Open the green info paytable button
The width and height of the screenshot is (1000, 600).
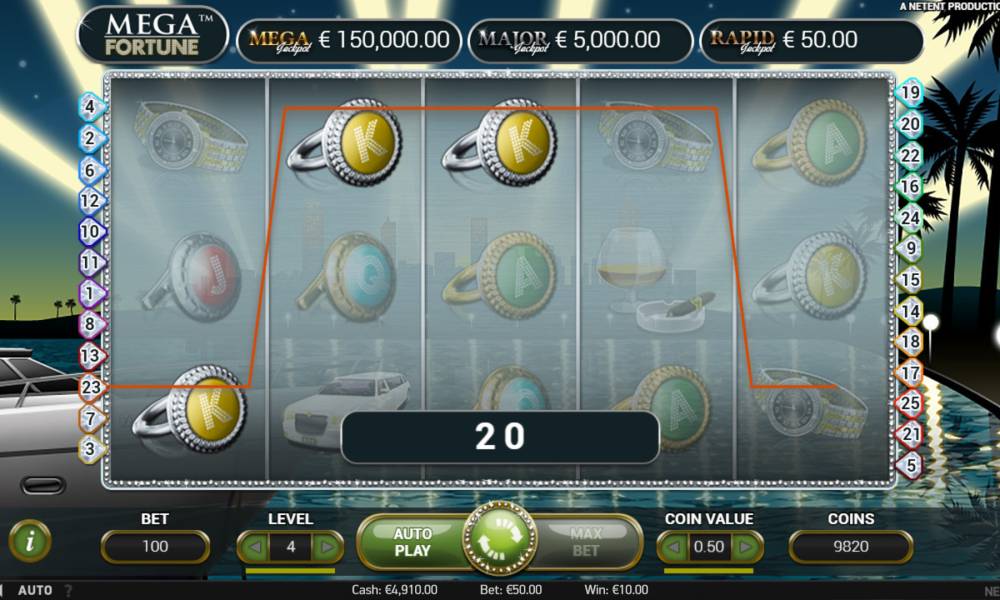coord(30,541)
